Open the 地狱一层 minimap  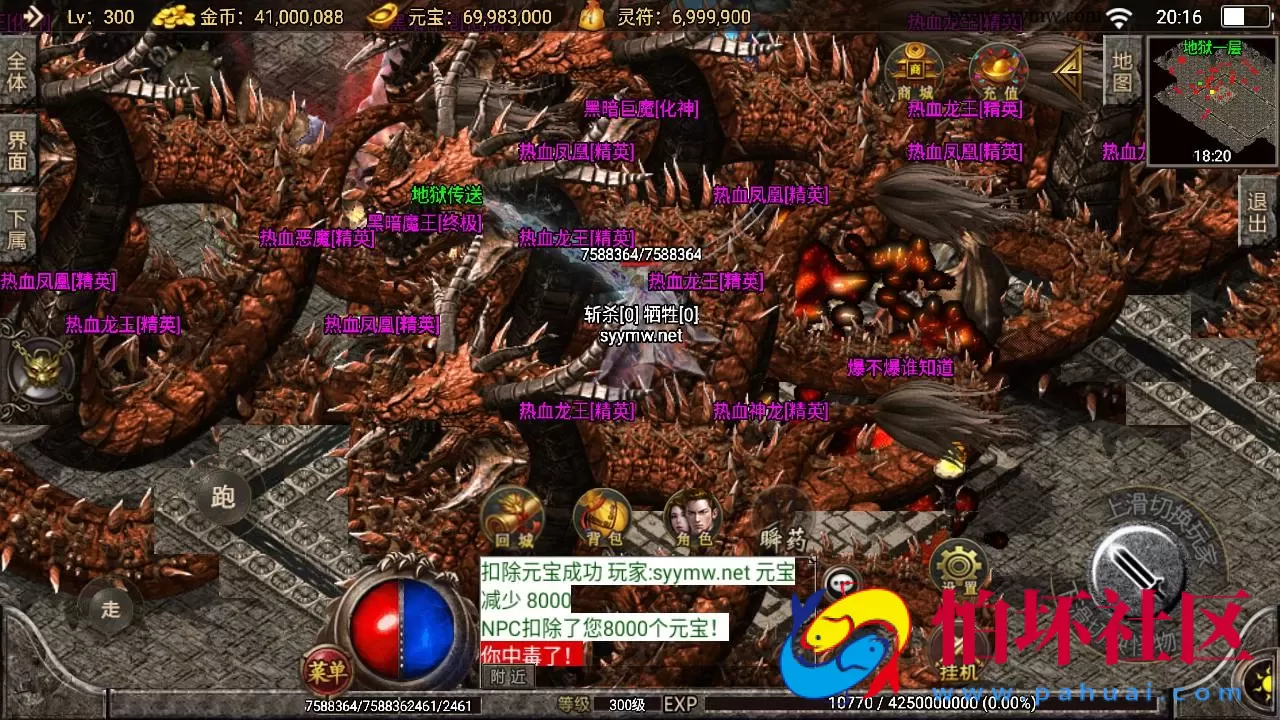click(1208, 97)
